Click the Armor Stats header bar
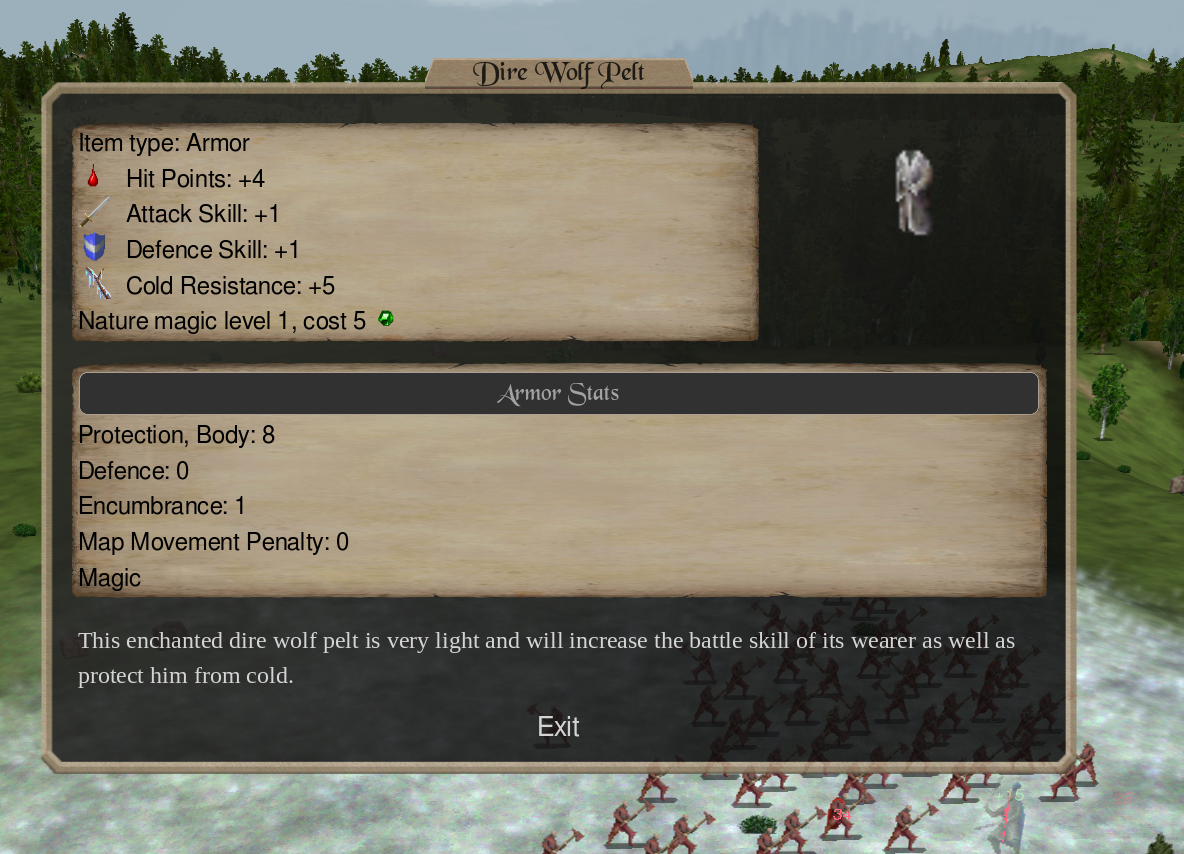Image resolution: width=1184 pixels, height=854 pixels. (x=558, y=394)
